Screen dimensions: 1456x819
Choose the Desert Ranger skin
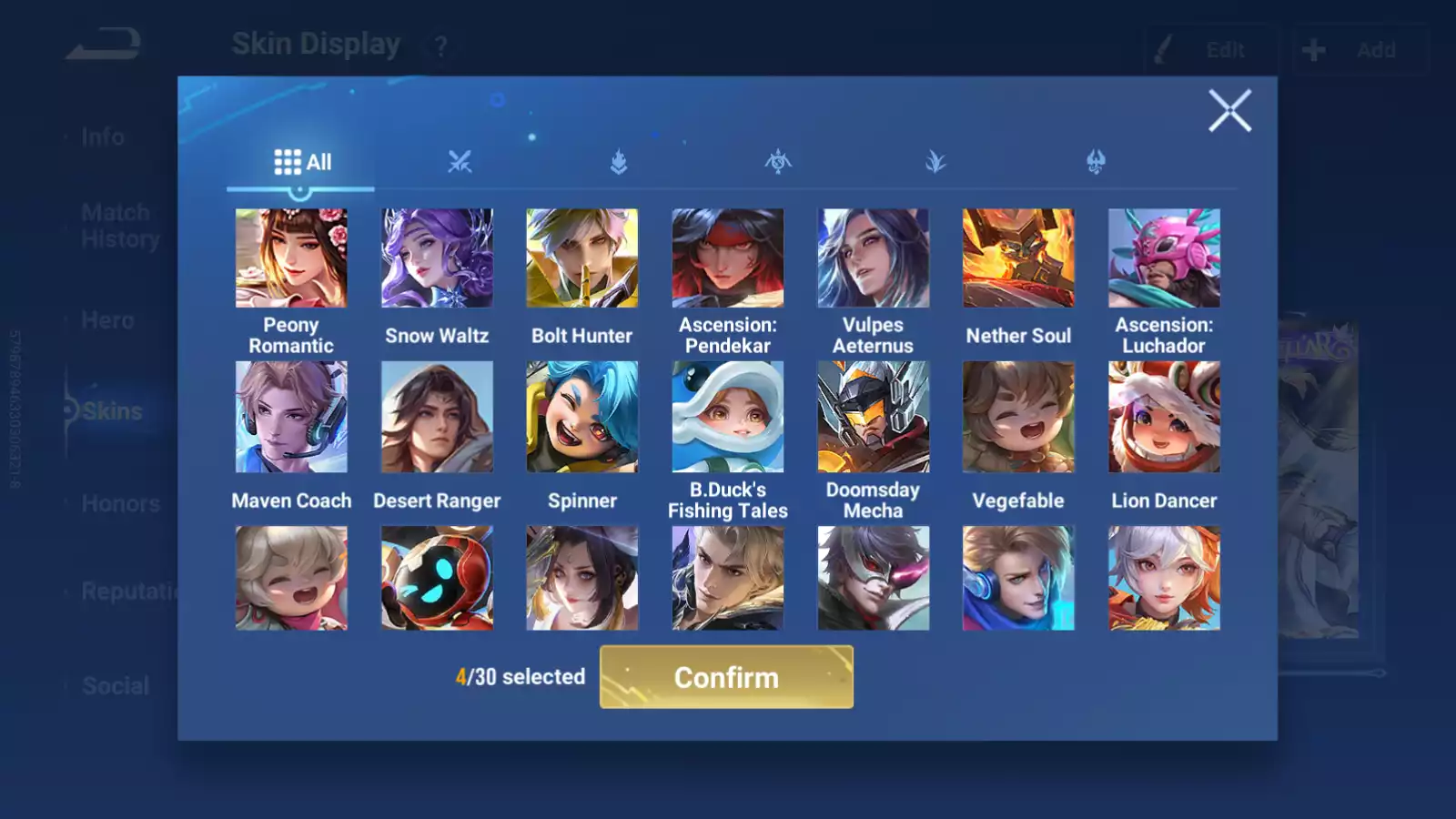[437, 417]
